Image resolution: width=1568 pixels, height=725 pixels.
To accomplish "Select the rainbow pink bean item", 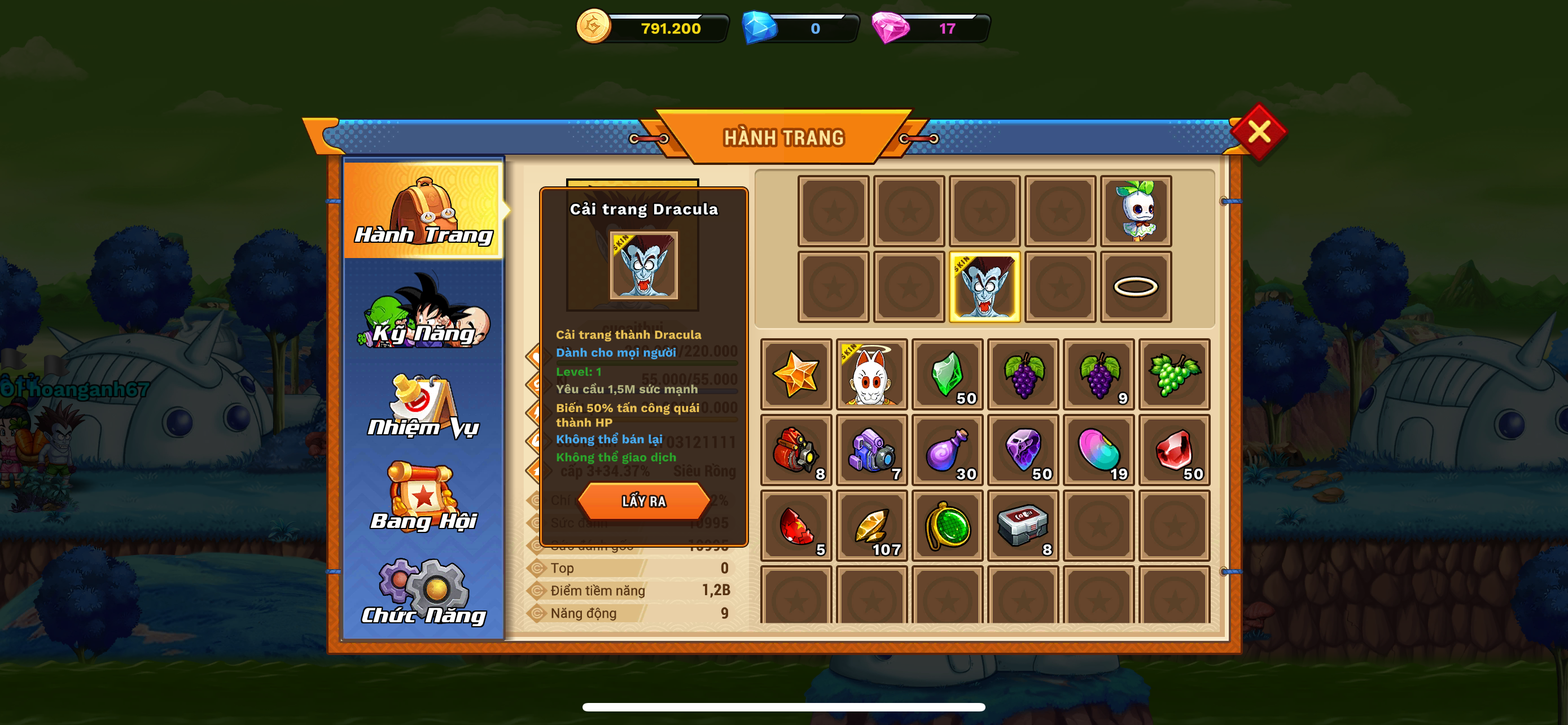I will point(1099,450).
